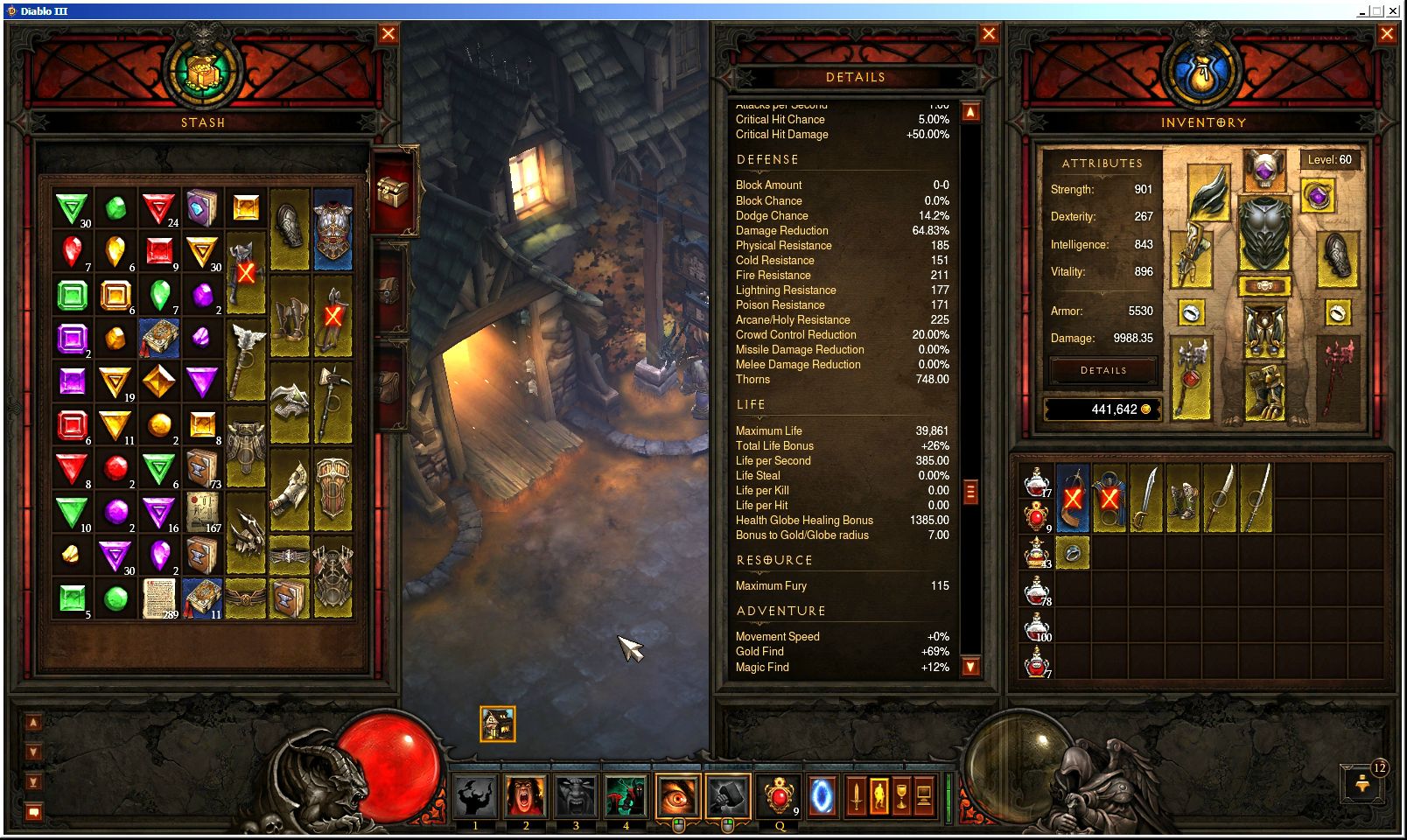The image size is (1407, 840).
Task: Close the Details panel
Action: click(x=989, y=34)
